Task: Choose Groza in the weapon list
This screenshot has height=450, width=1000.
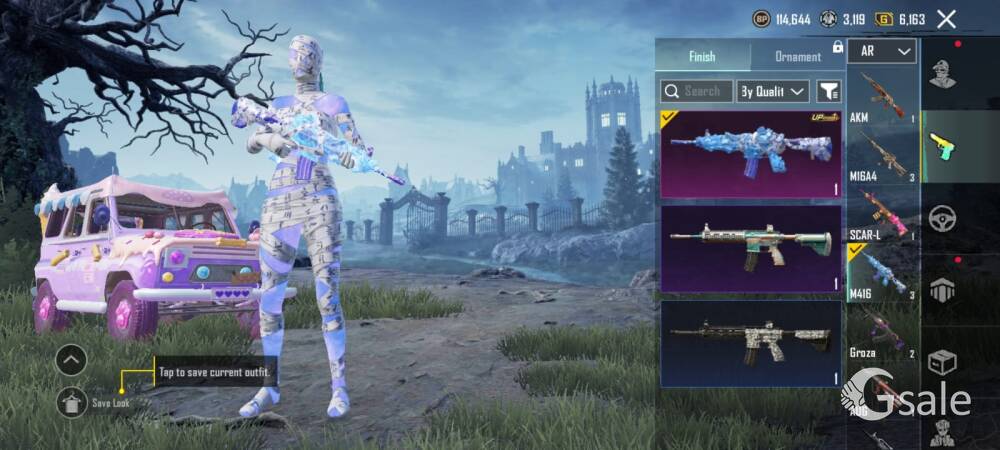Action: coord(882,333)
